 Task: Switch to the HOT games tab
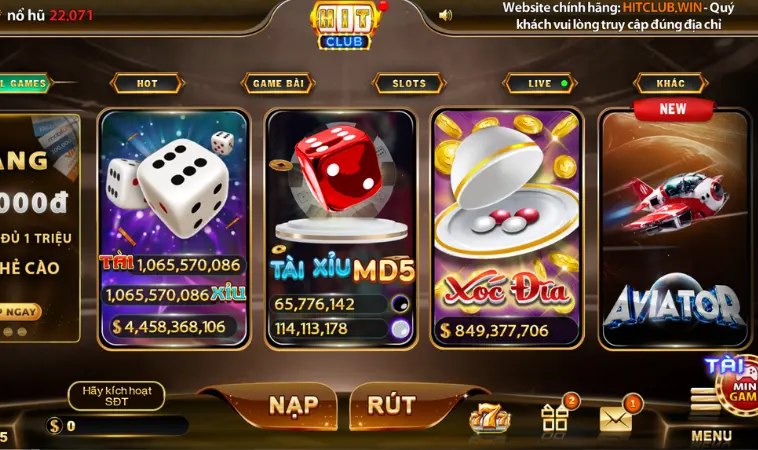(147, 84)
